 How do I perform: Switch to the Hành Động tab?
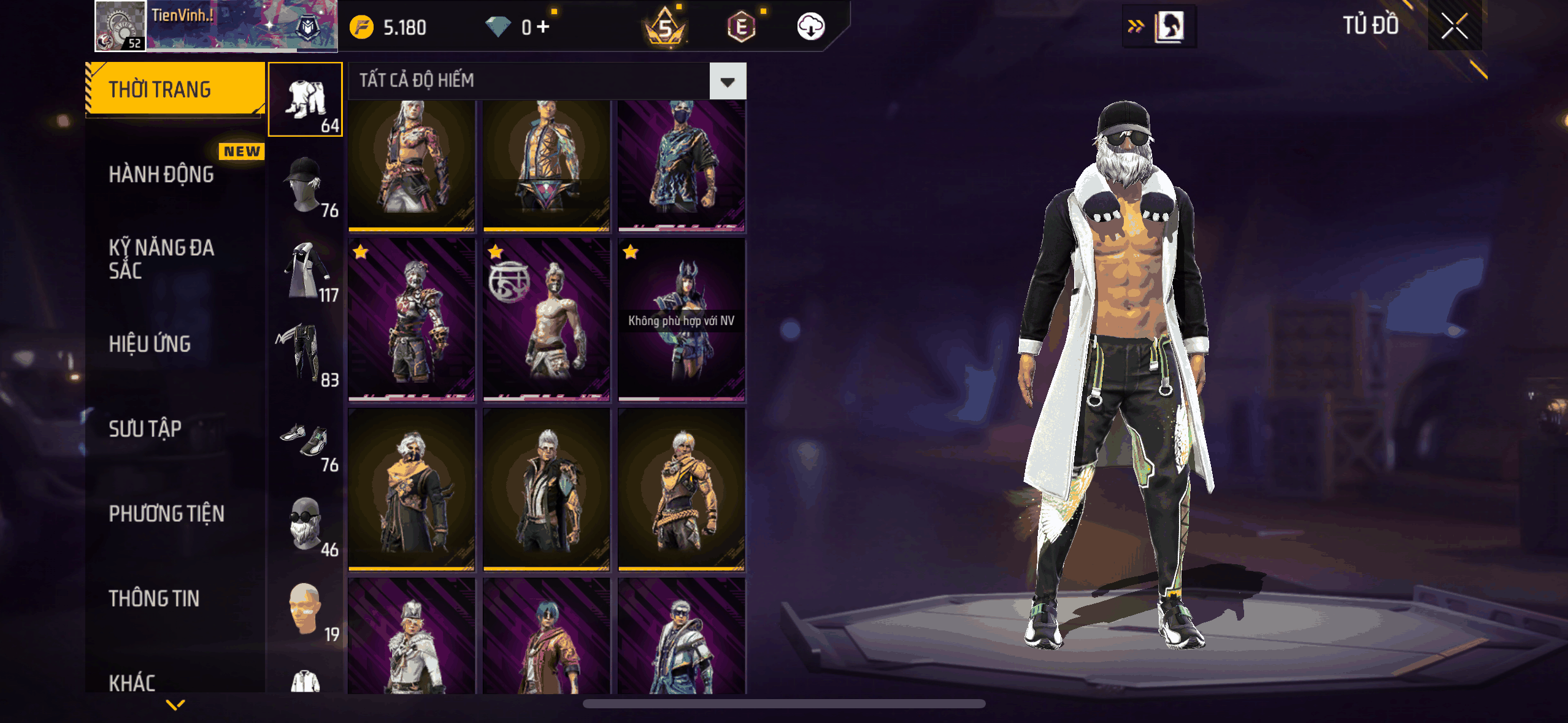161,175
